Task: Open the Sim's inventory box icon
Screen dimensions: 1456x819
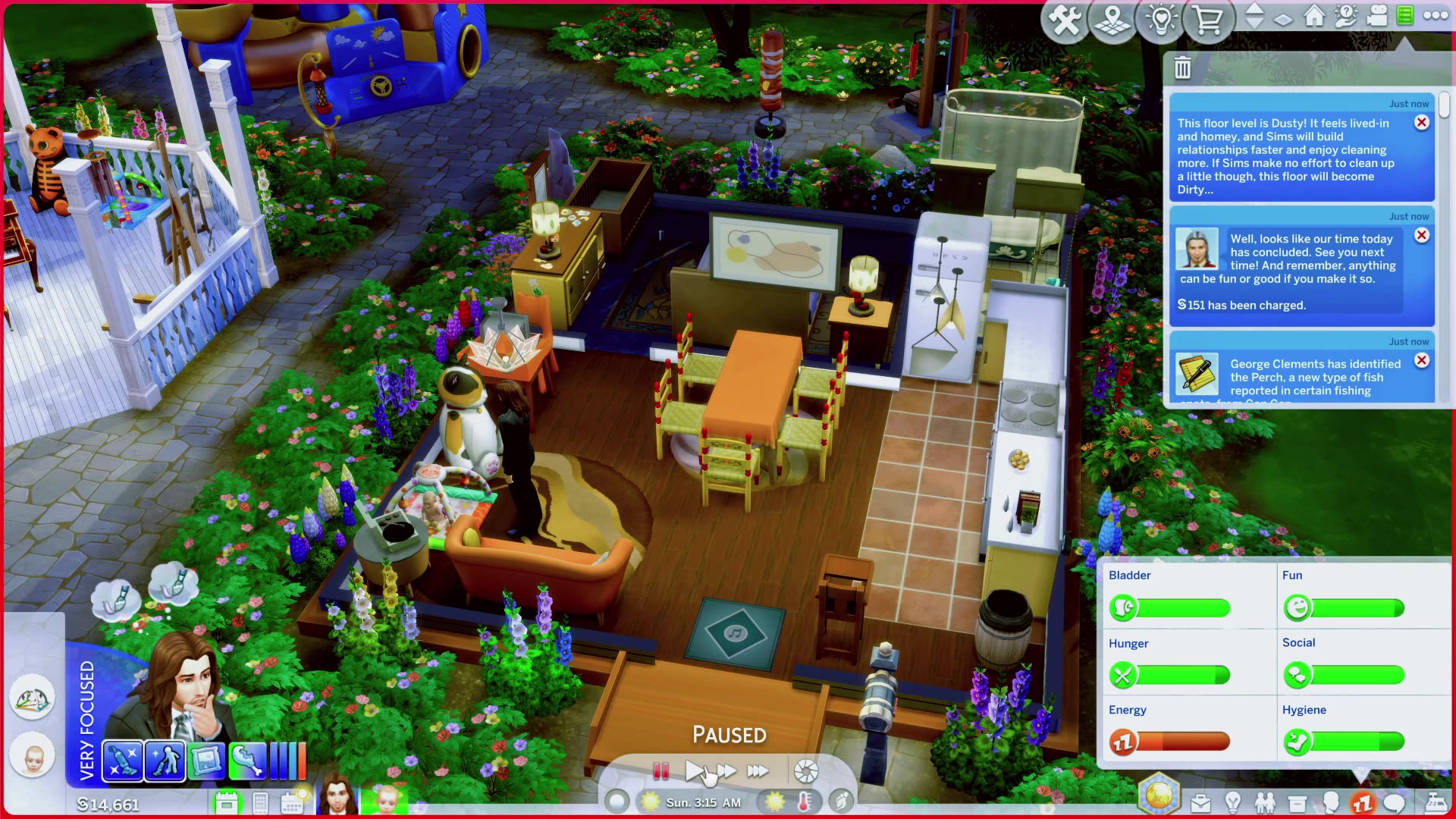Action: (1297, 802)
